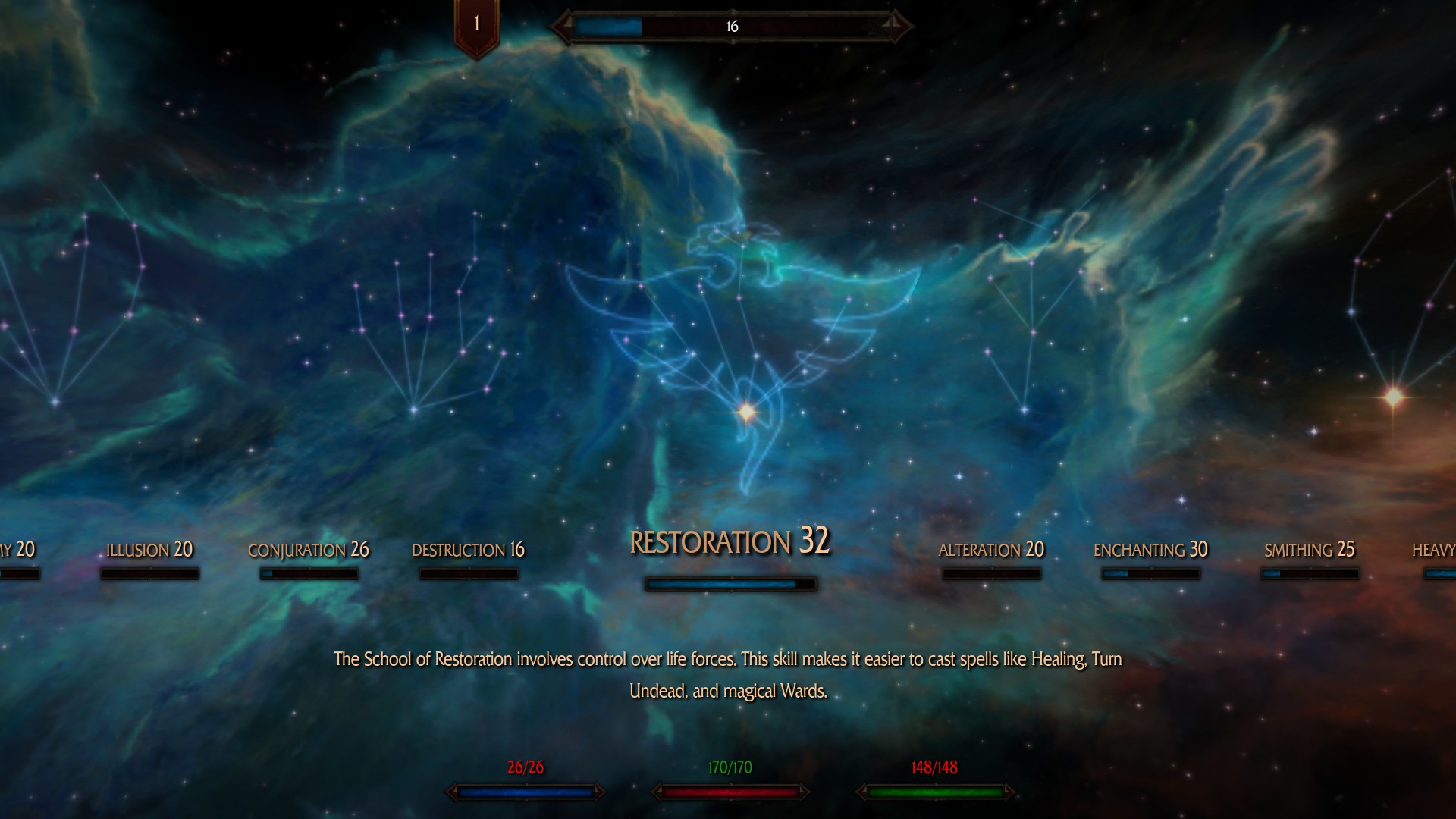Click the leftmost star of the Illusion constellation
This screenshot has width=1456, height=819.
[6, 325]
